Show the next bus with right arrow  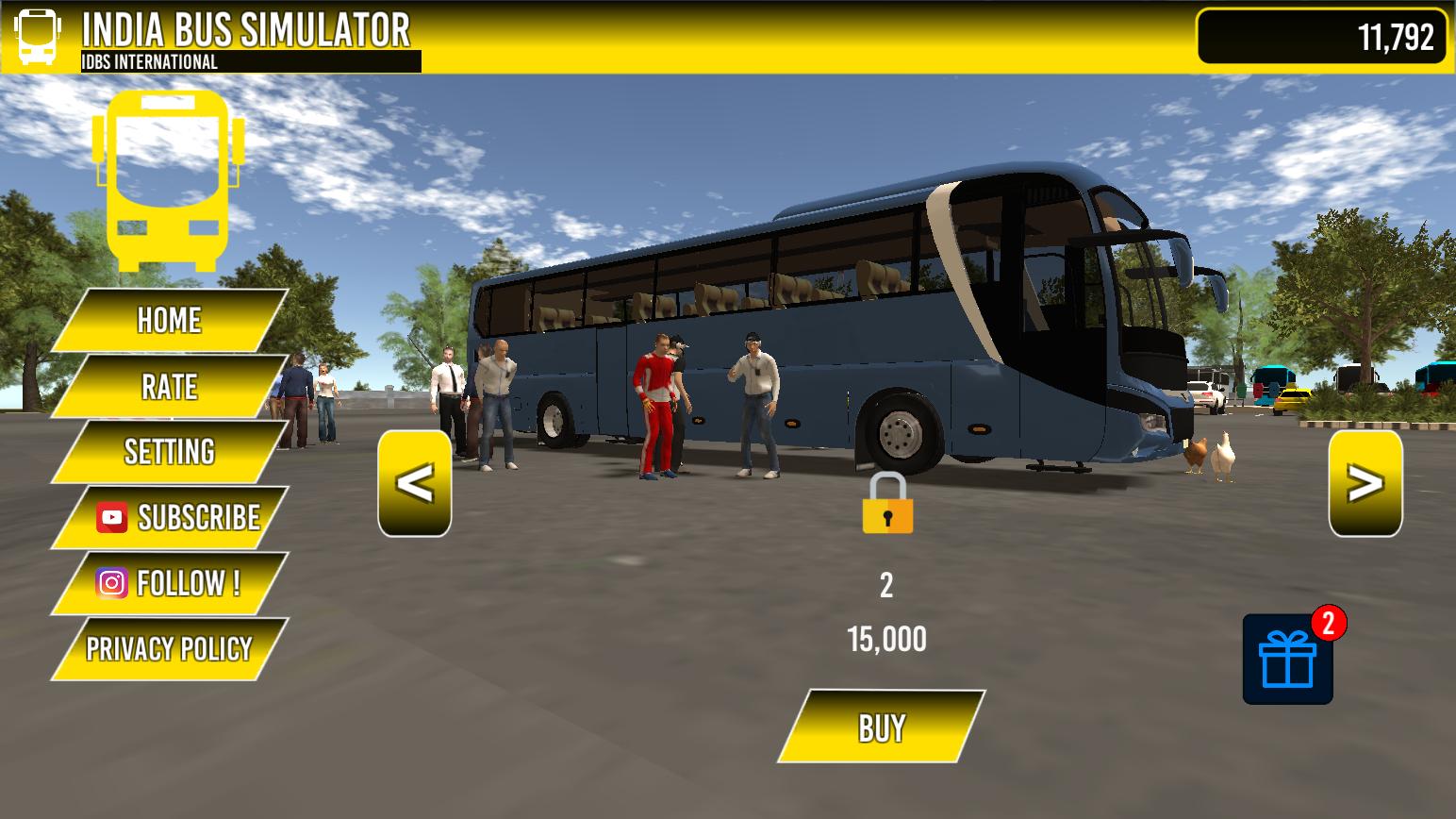click(x=1365, y=483)
